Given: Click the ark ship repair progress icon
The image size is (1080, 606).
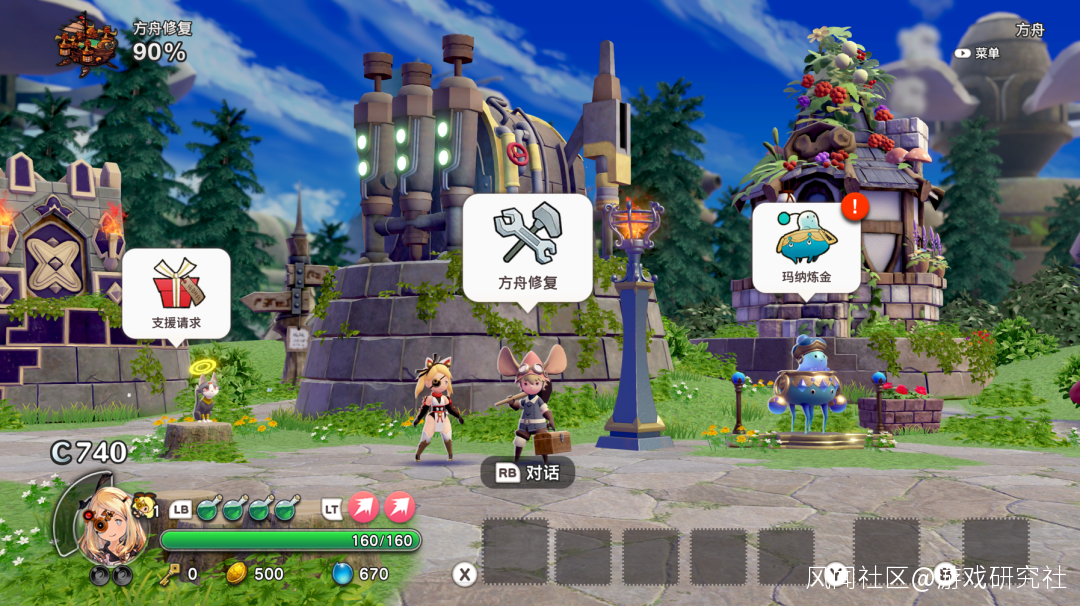Looking at the screenshot, I should (x=87, y=42).
